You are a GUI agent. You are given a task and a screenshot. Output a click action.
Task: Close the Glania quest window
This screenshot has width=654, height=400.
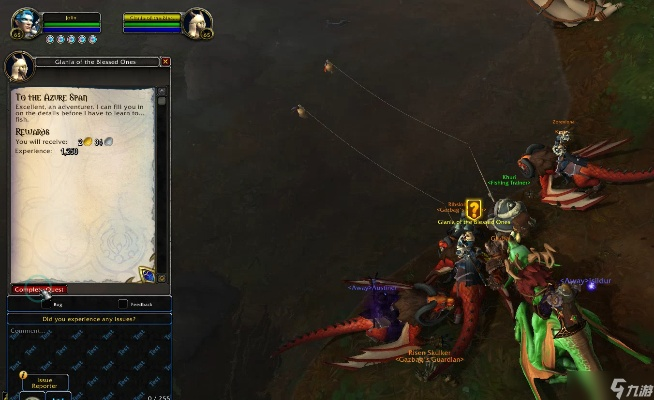click(166, 62)
